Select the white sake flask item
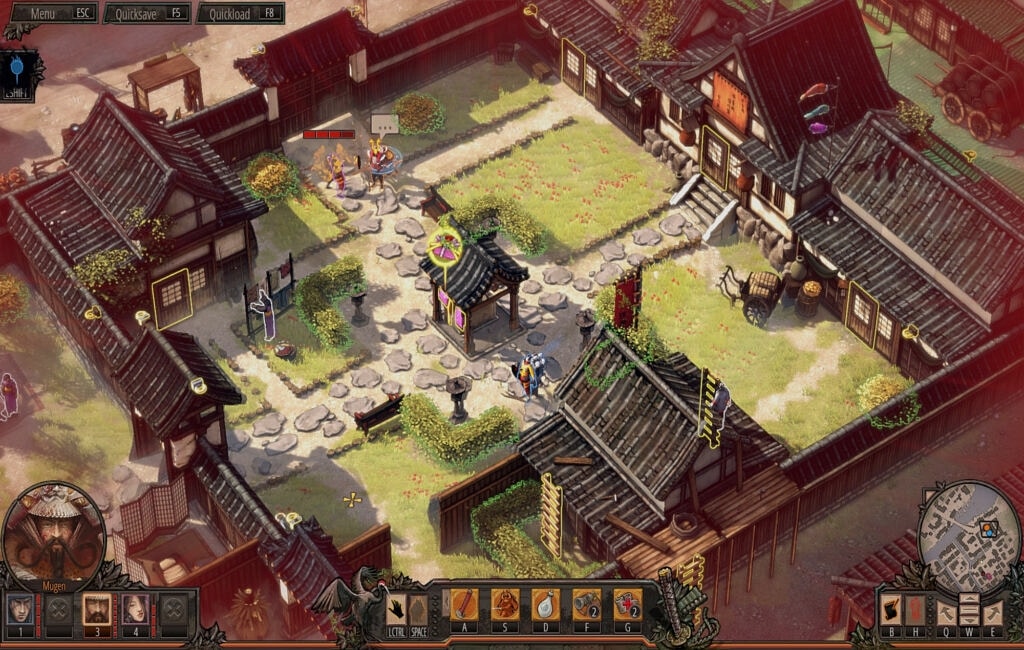This screenshot has width=1024, height=650. (546, 604)
